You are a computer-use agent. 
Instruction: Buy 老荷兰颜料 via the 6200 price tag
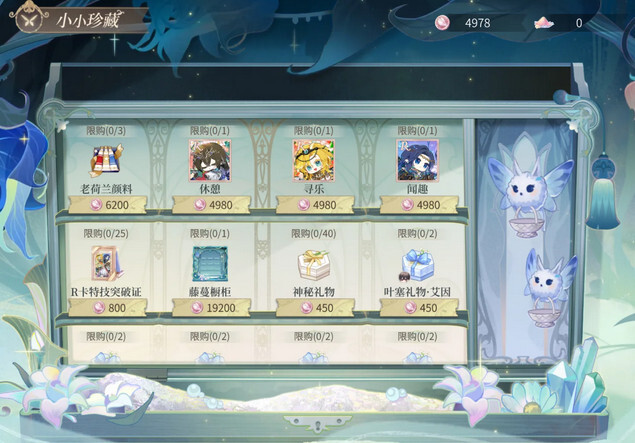point(107,205)
